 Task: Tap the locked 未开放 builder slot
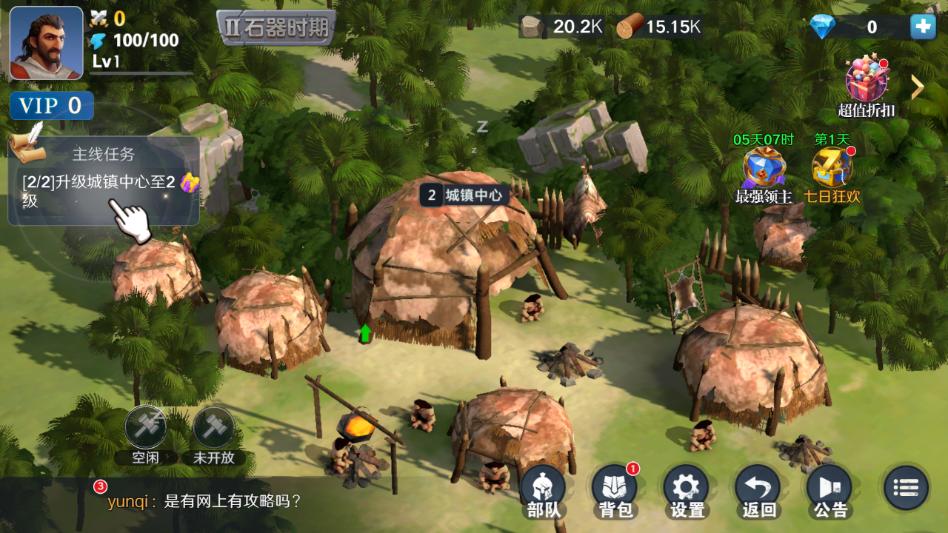213,430
